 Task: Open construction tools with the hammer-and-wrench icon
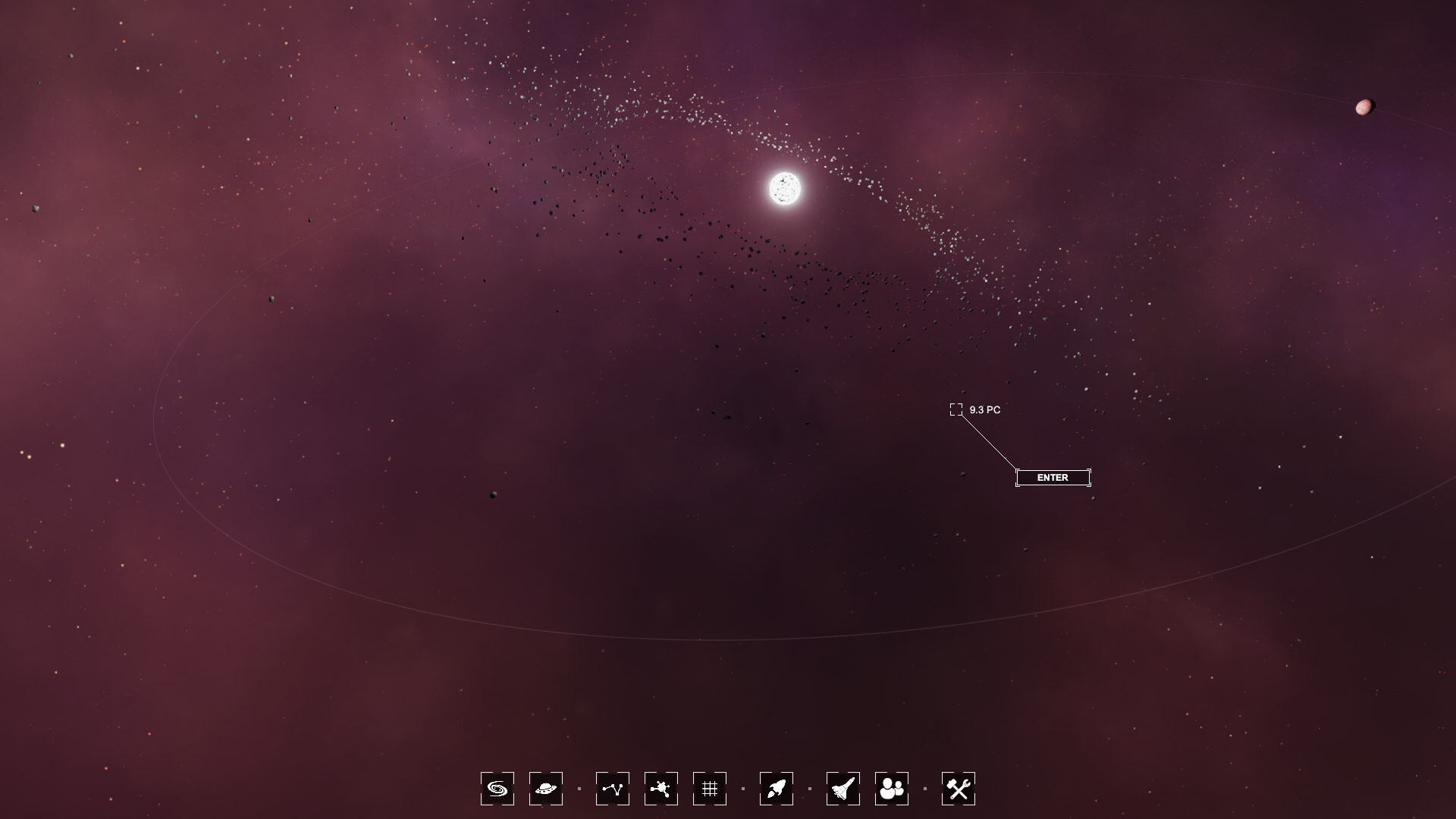tap(959, 789)
